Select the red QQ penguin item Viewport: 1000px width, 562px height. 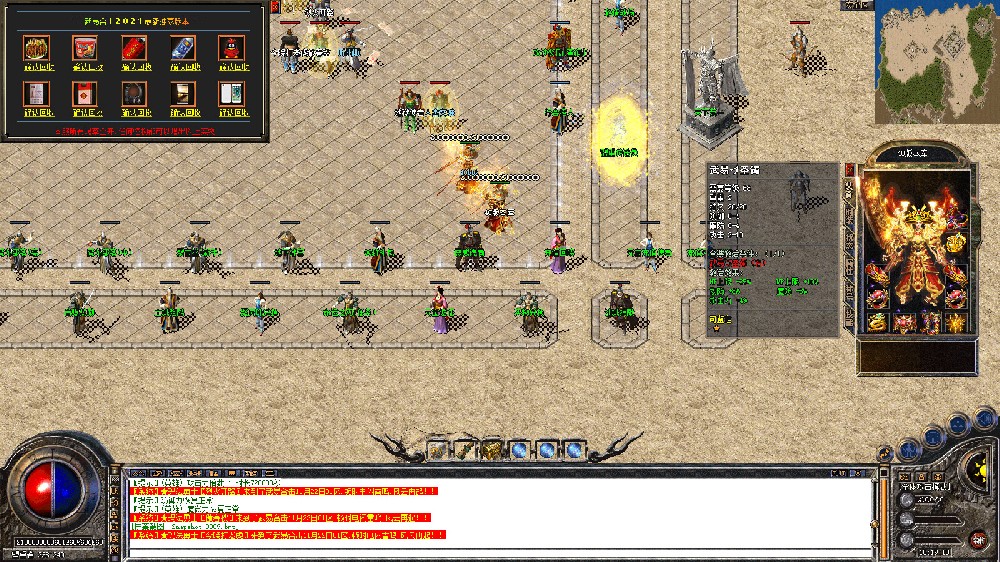[232, 47]
